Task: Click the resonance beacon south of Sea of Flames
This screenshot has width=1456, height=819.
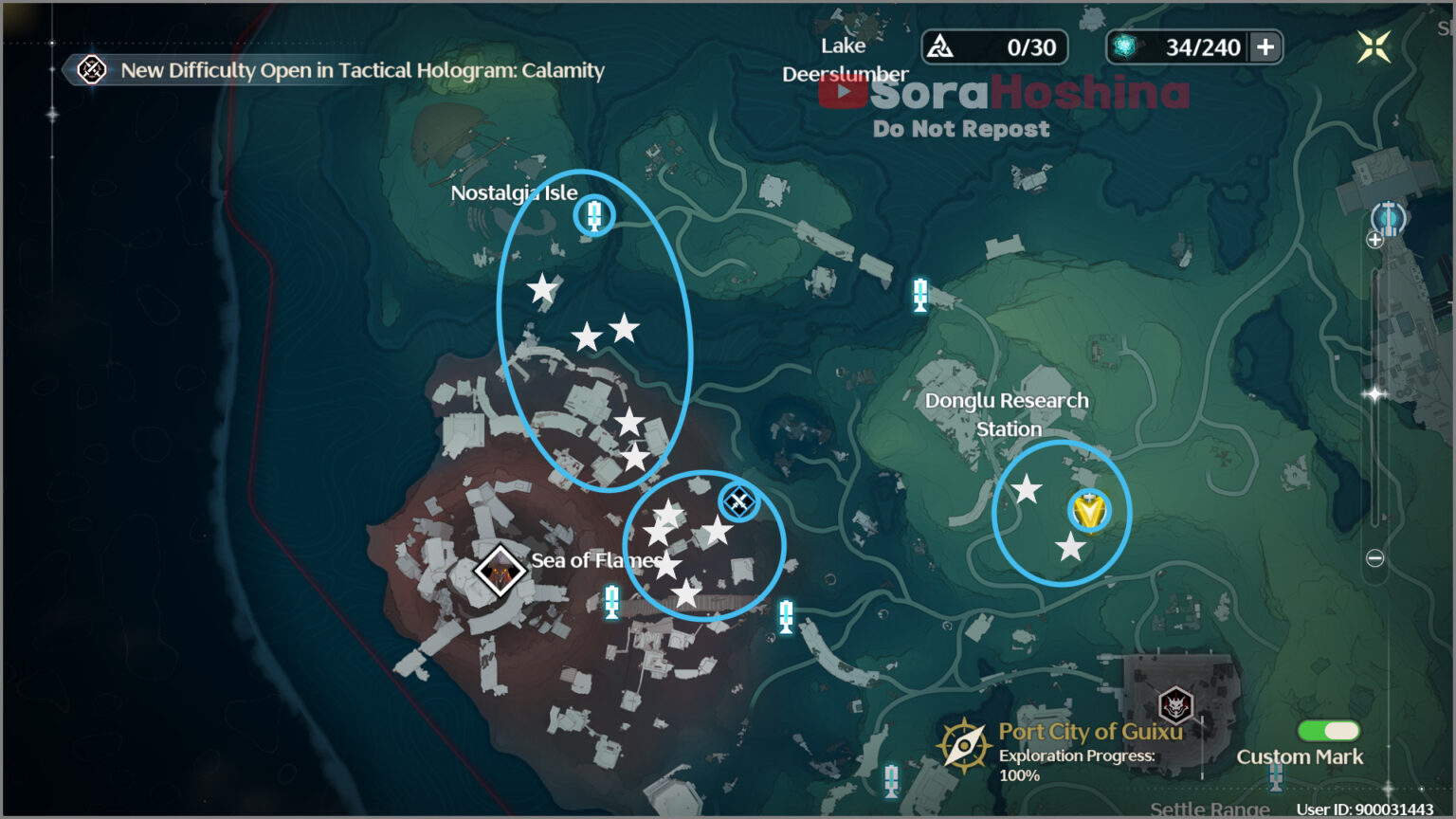Action: [611, 600]
